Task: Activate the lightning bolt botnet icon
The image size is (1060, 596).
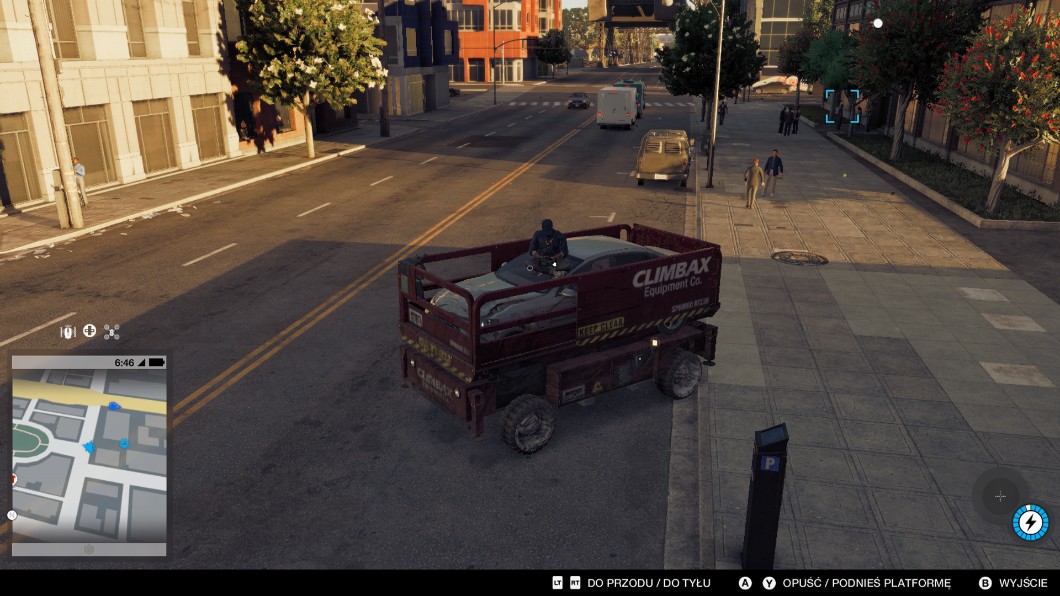Action: coord(1030,522)
